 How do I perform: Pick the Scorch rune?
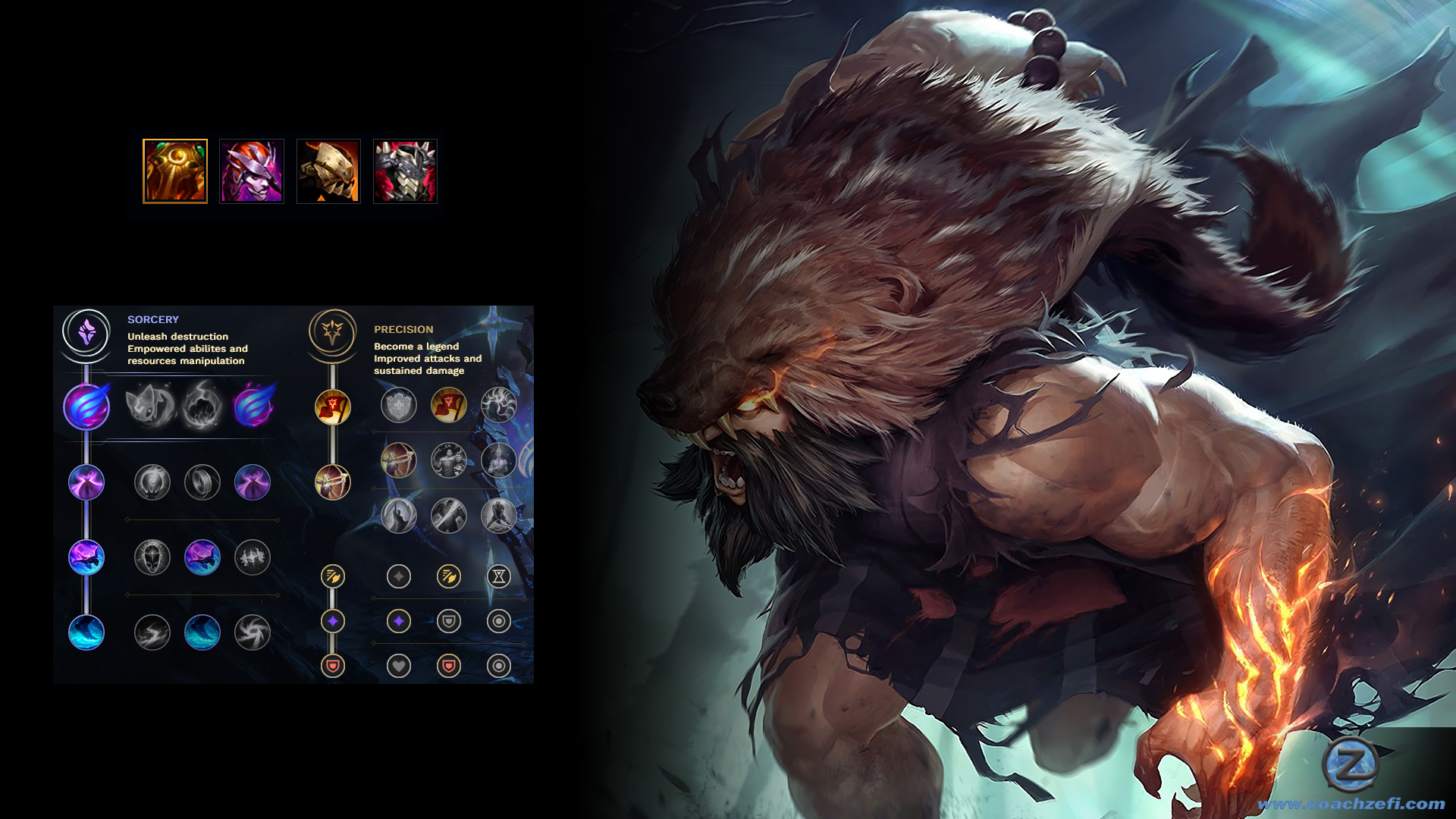point(152,633)
